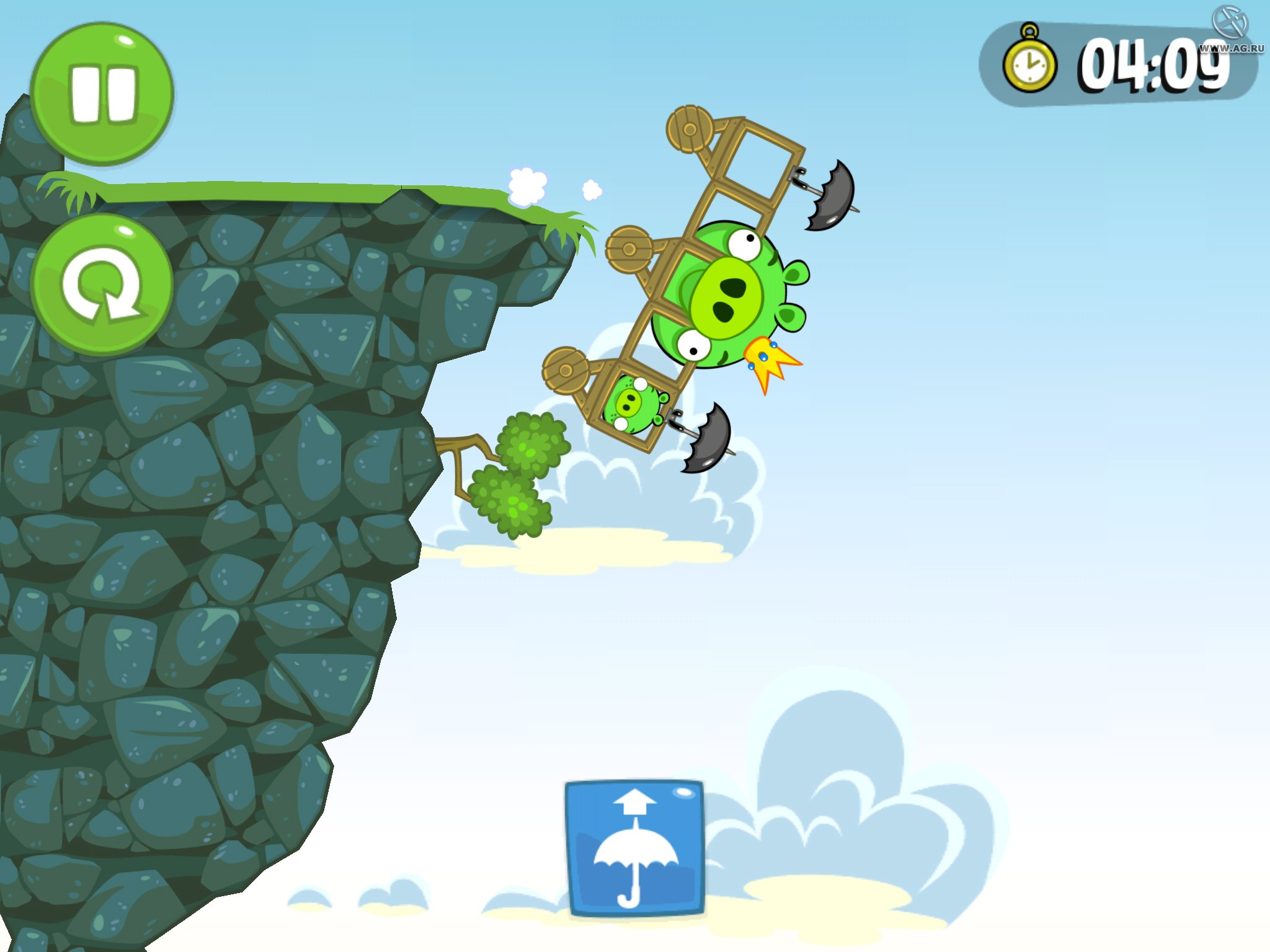Click the middle wooden wheel of the cart
Screen dimensions: 1270x952
[x=628, y=248]
